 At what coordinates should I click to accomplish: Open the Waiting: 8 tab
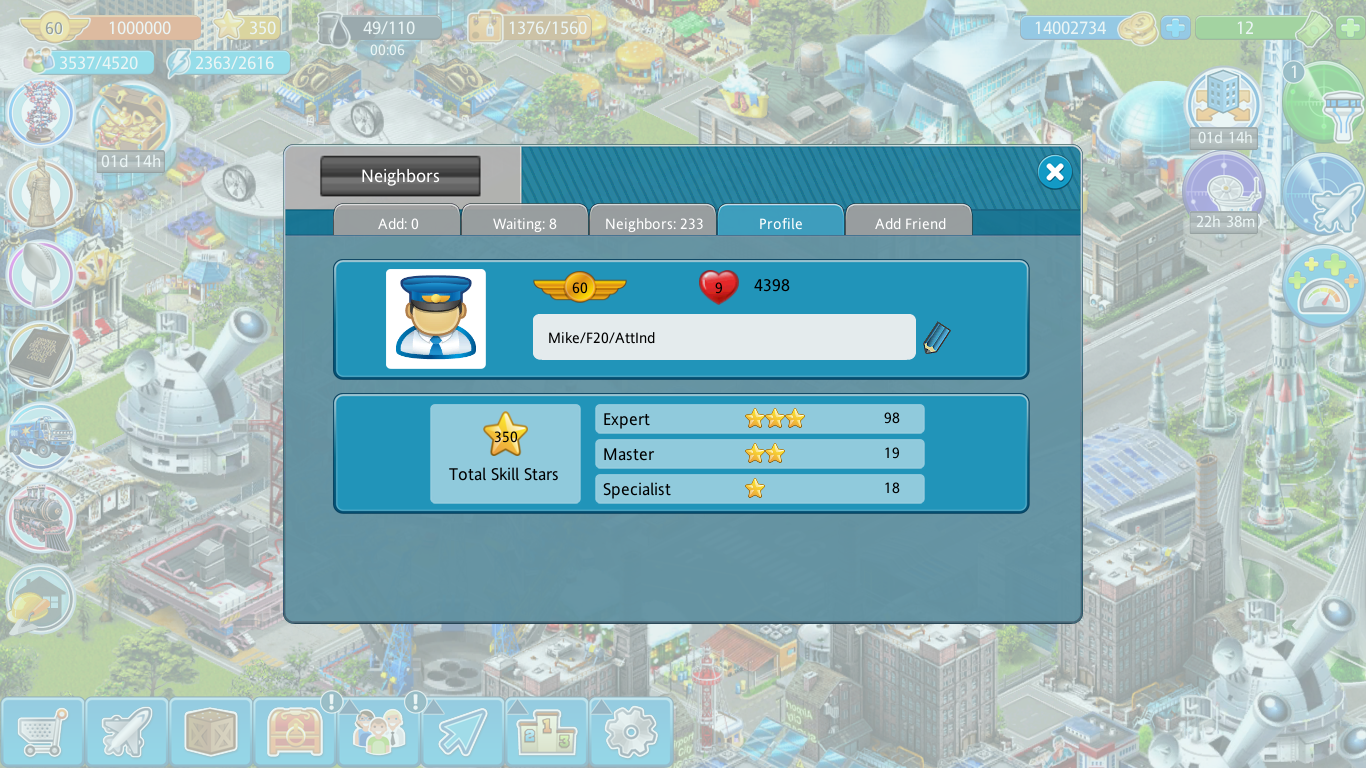[x=524, y=223]
